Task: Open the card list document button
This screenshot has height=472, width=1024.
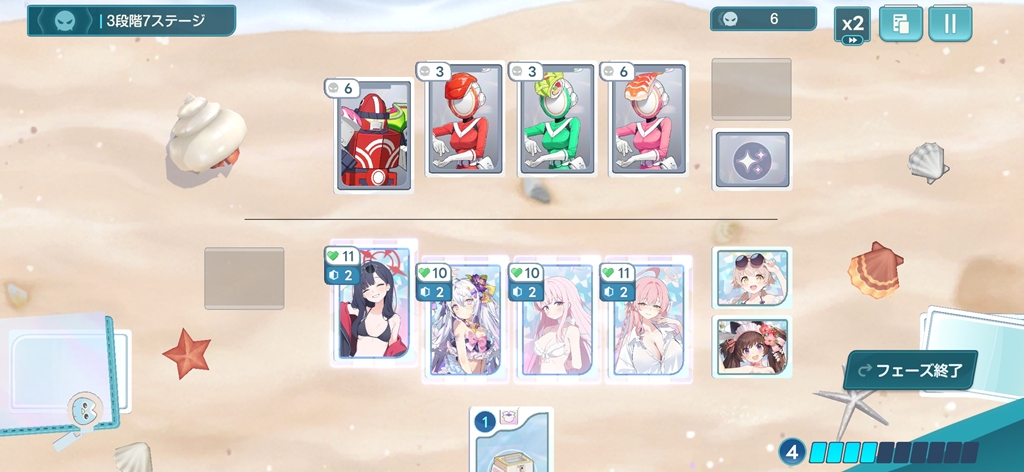Action: (901, 24)
